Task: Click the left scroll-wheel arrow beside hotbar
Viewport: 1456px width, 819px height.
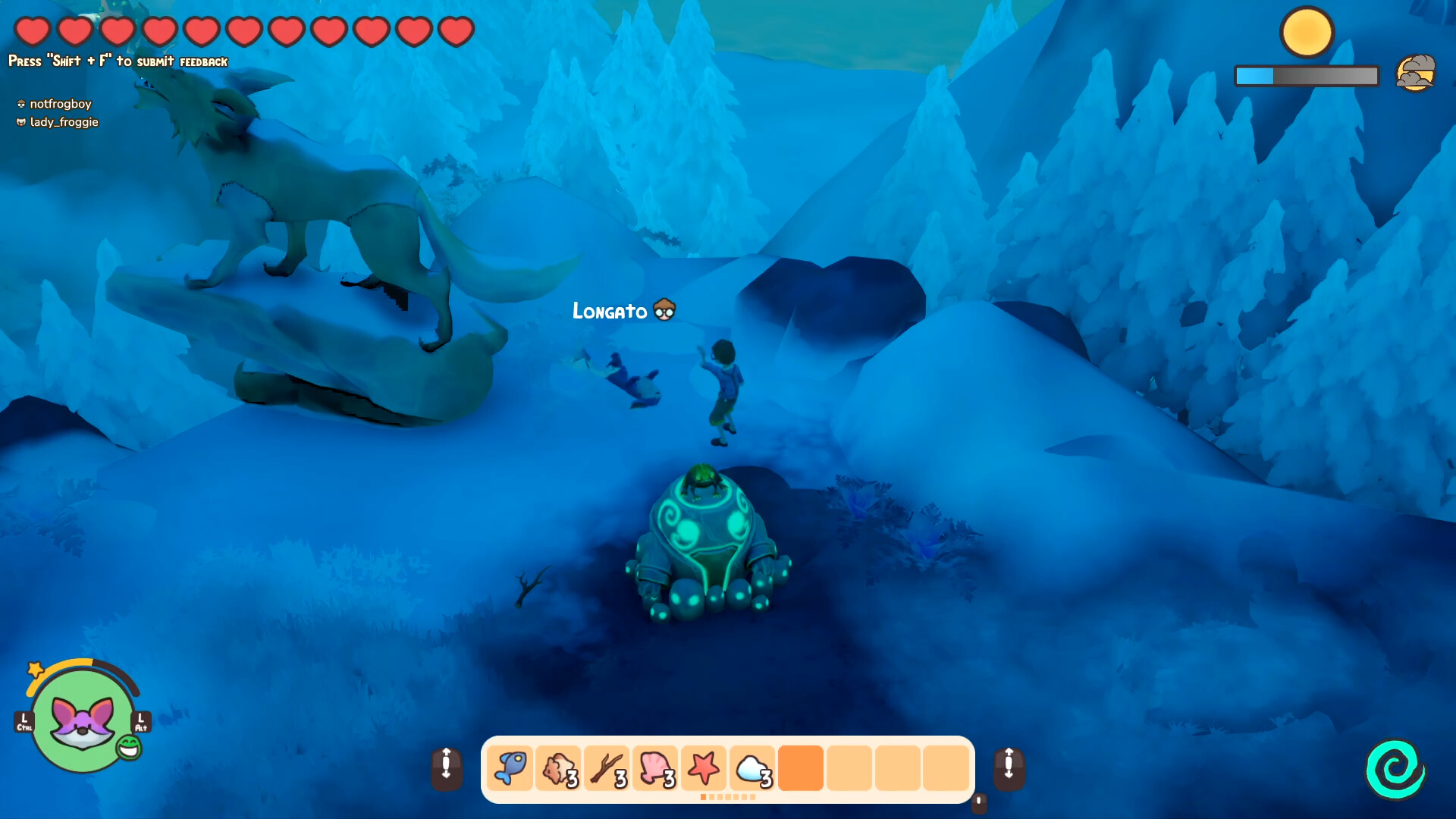Action: click(447, 768)
